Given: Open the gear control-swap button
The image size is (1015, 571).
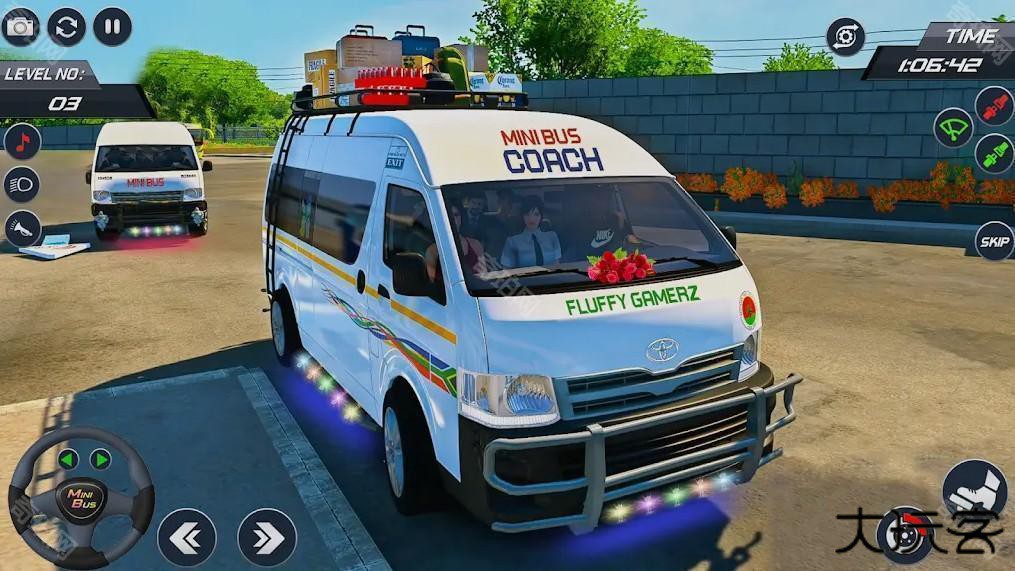Looking at the screenshot, I should pos(845,37).
